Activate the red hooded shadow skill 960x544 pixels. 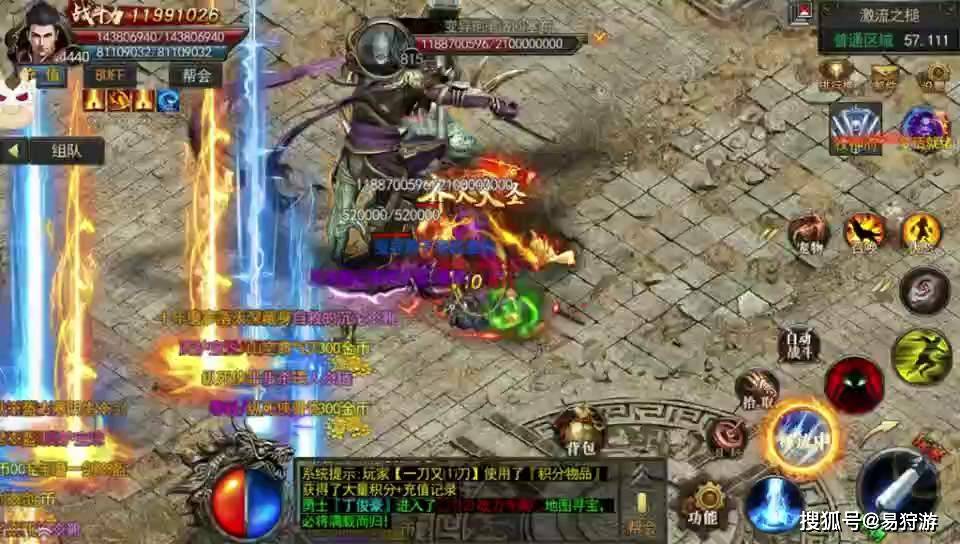(853, 385)
